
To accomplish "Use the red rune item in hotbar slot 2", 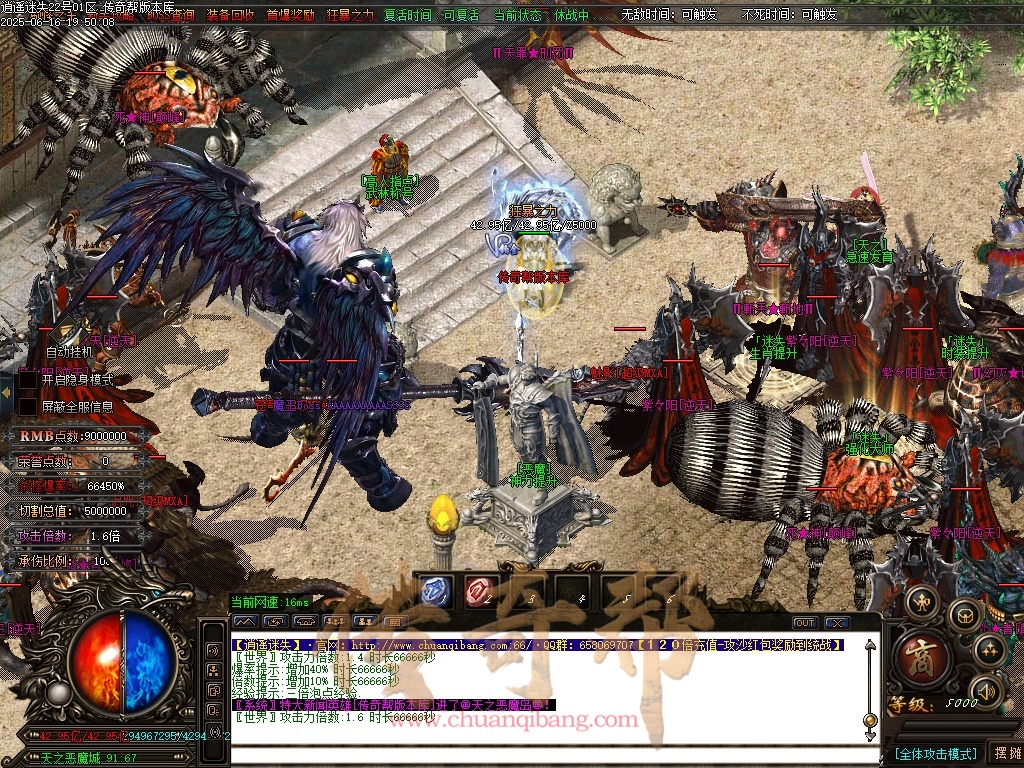I will coord(482,591).
